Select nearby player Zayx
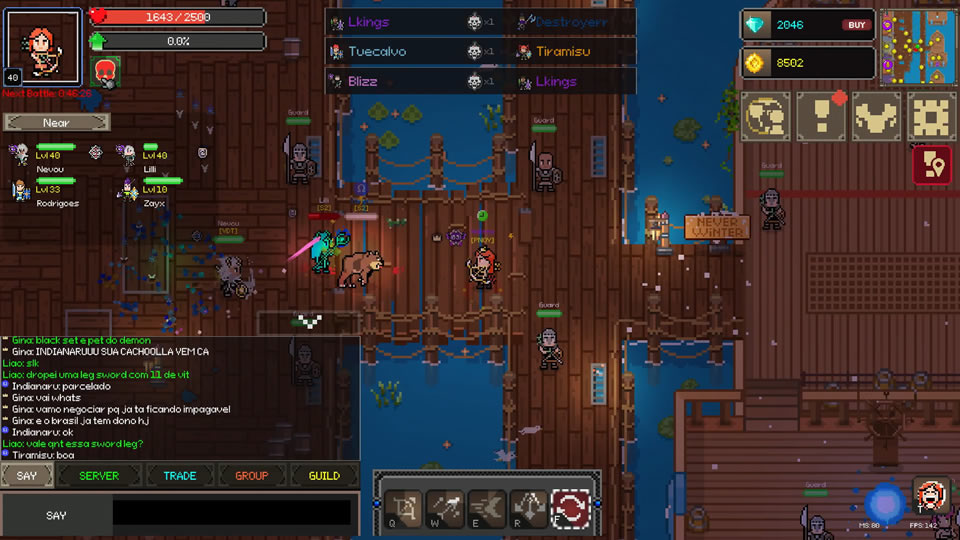The image size is (960, 540). (143, 191)
